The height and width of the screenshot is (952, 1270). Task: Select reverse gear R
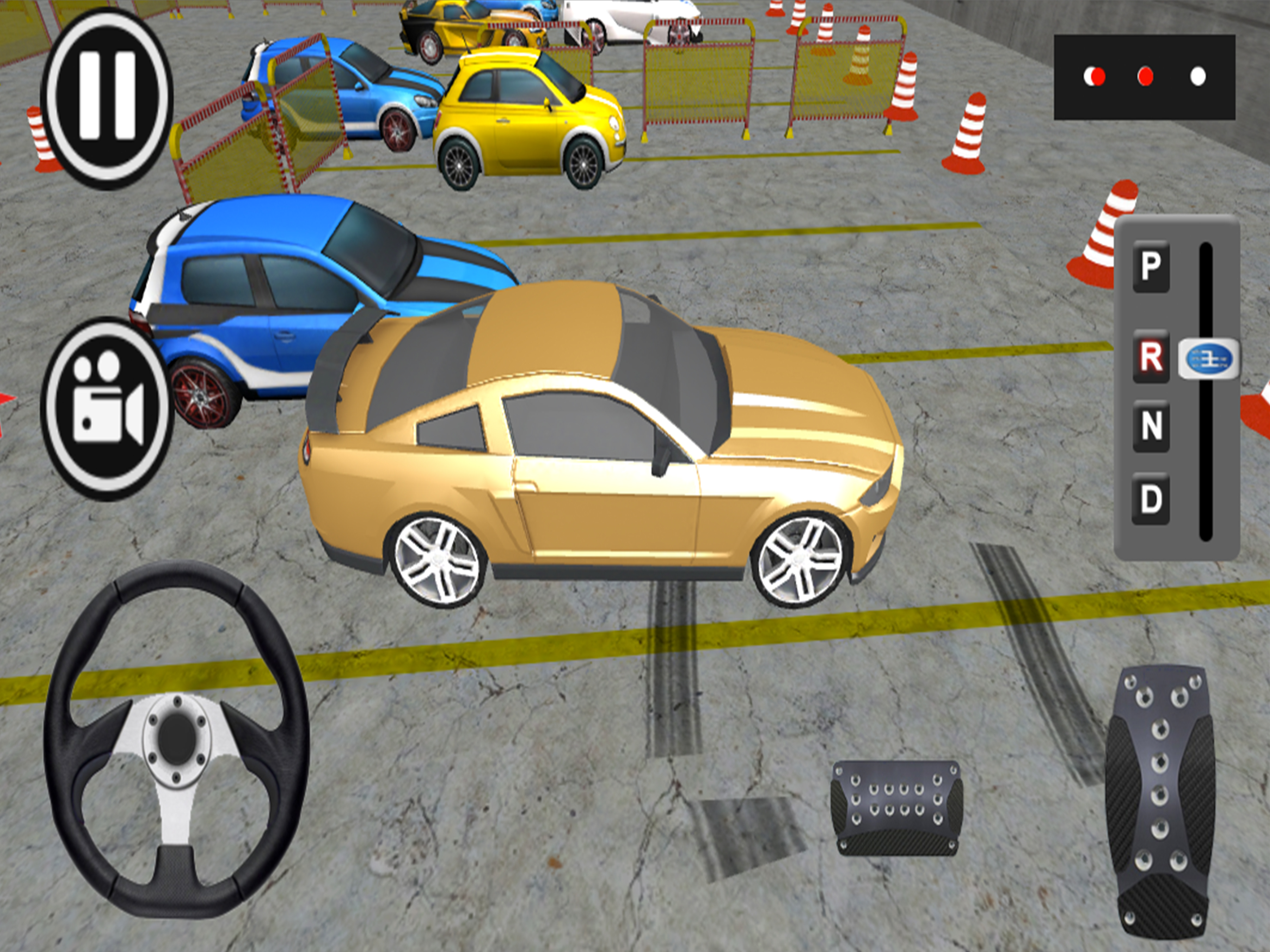[x=1151, y=357]
